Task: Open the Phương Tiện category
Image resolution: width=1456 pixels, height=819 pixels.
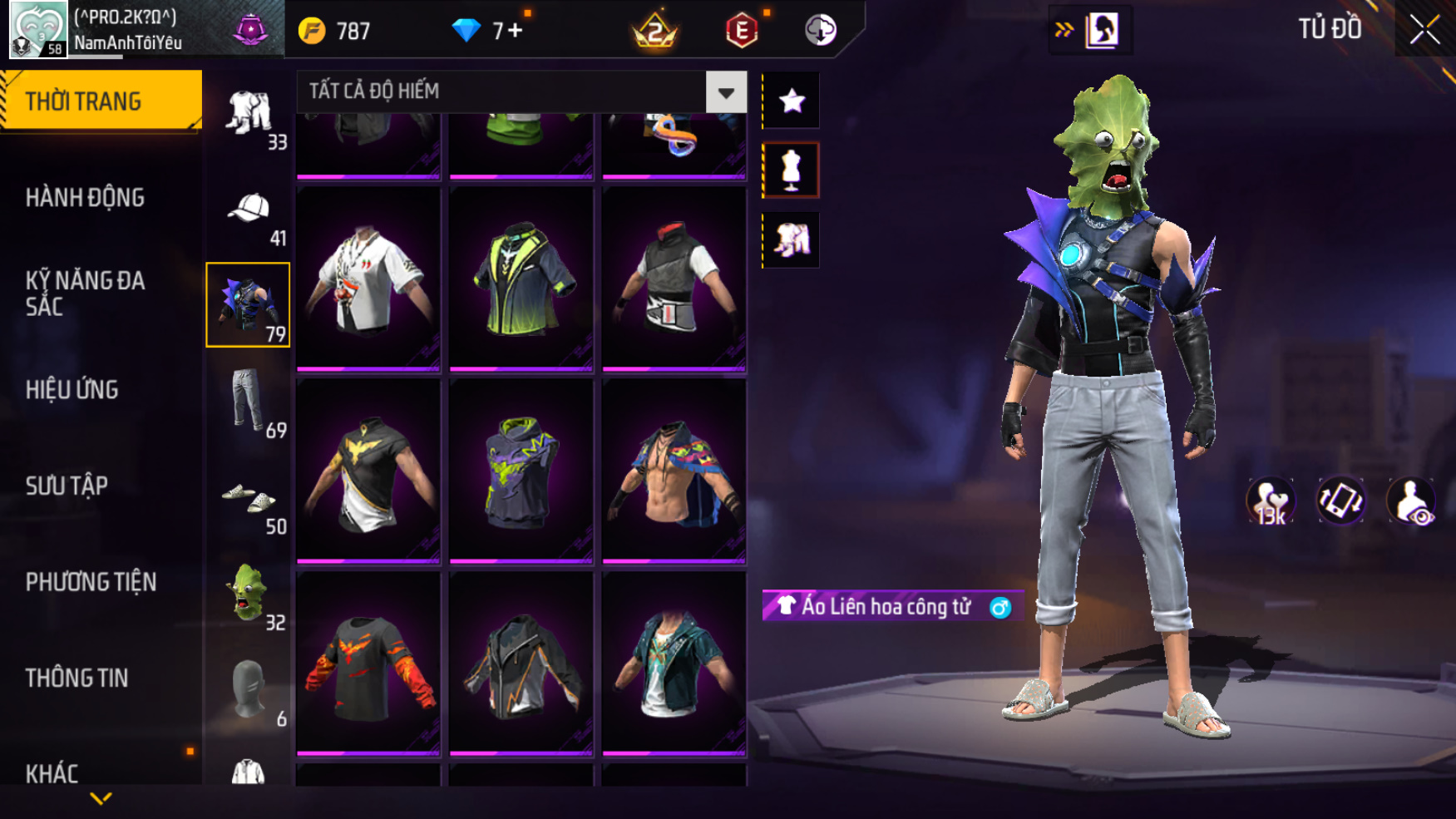Action: (91, 582)
